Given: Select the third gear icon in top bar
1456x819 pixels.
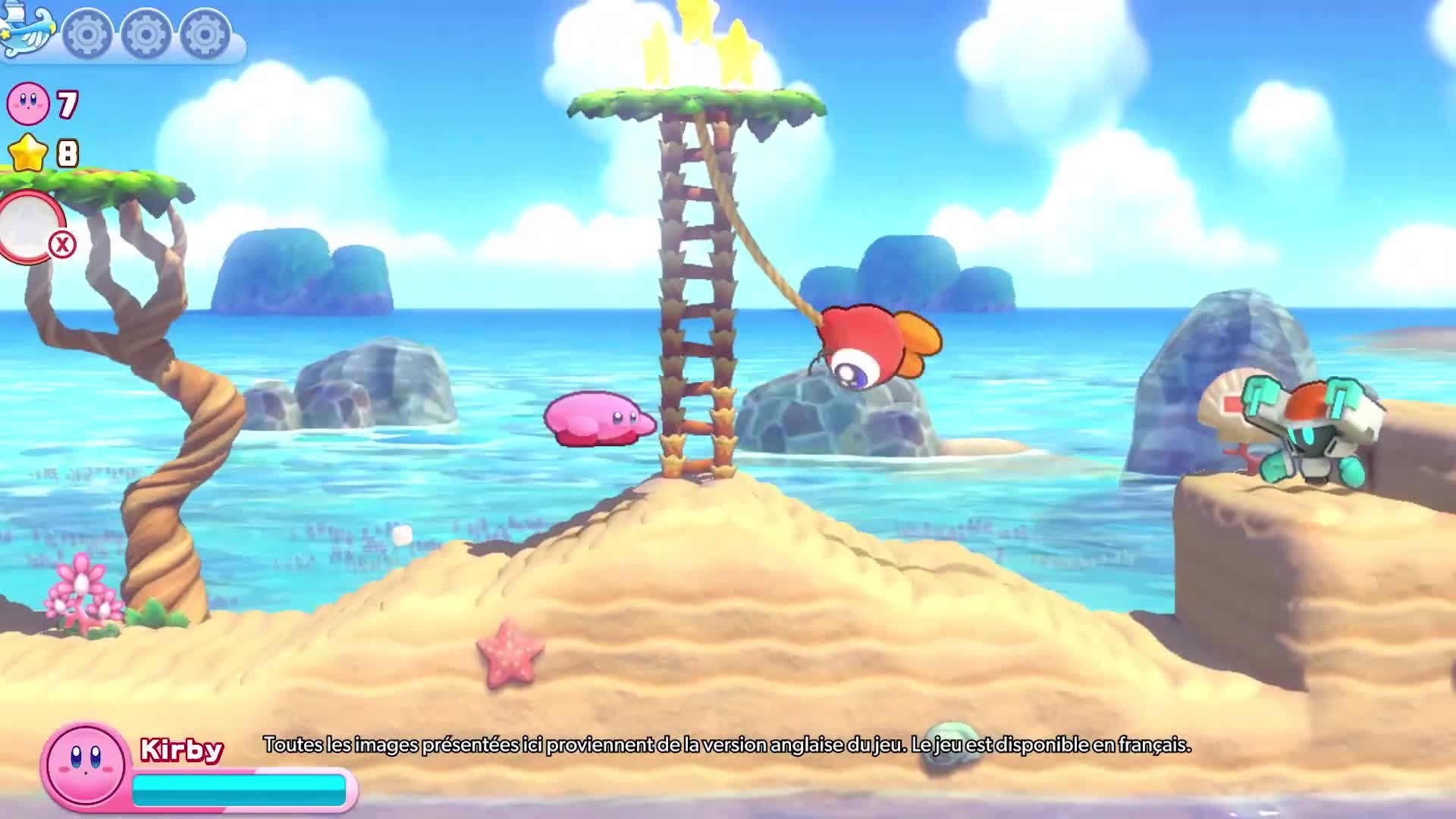Looking at the screenshot, I should click(202, 32).
